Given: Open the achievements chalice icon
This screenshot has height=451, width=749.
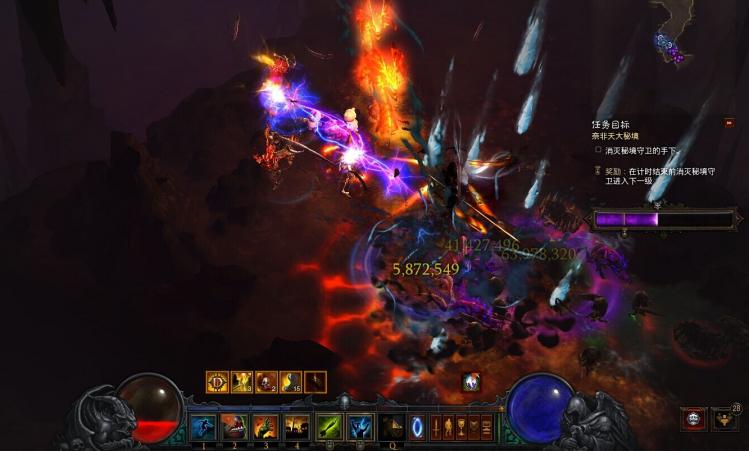Looking at the screenshot, I should pos(461,427).
